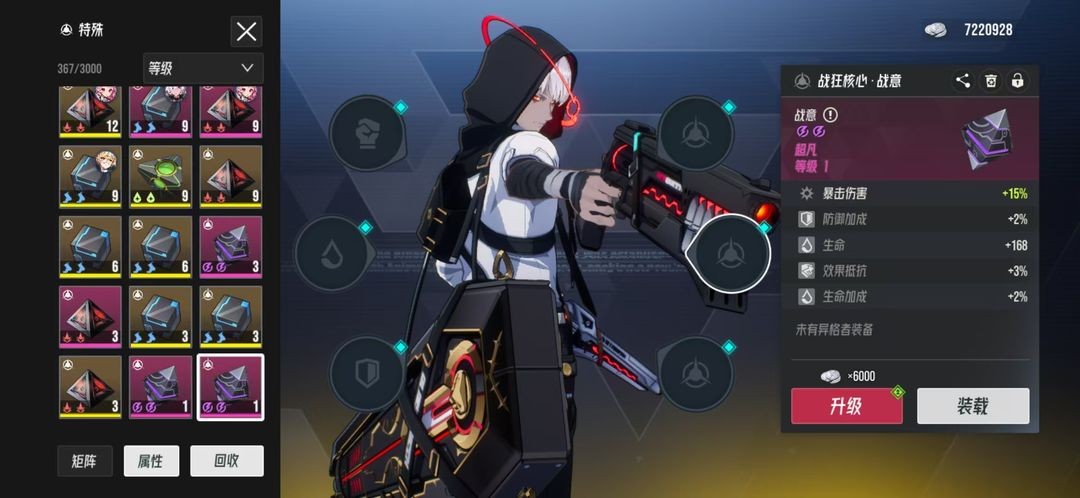Viewport: 1080px width, 498px height.
Task: Click the trash bin recycle icon
Action: (x=990, y=81)
